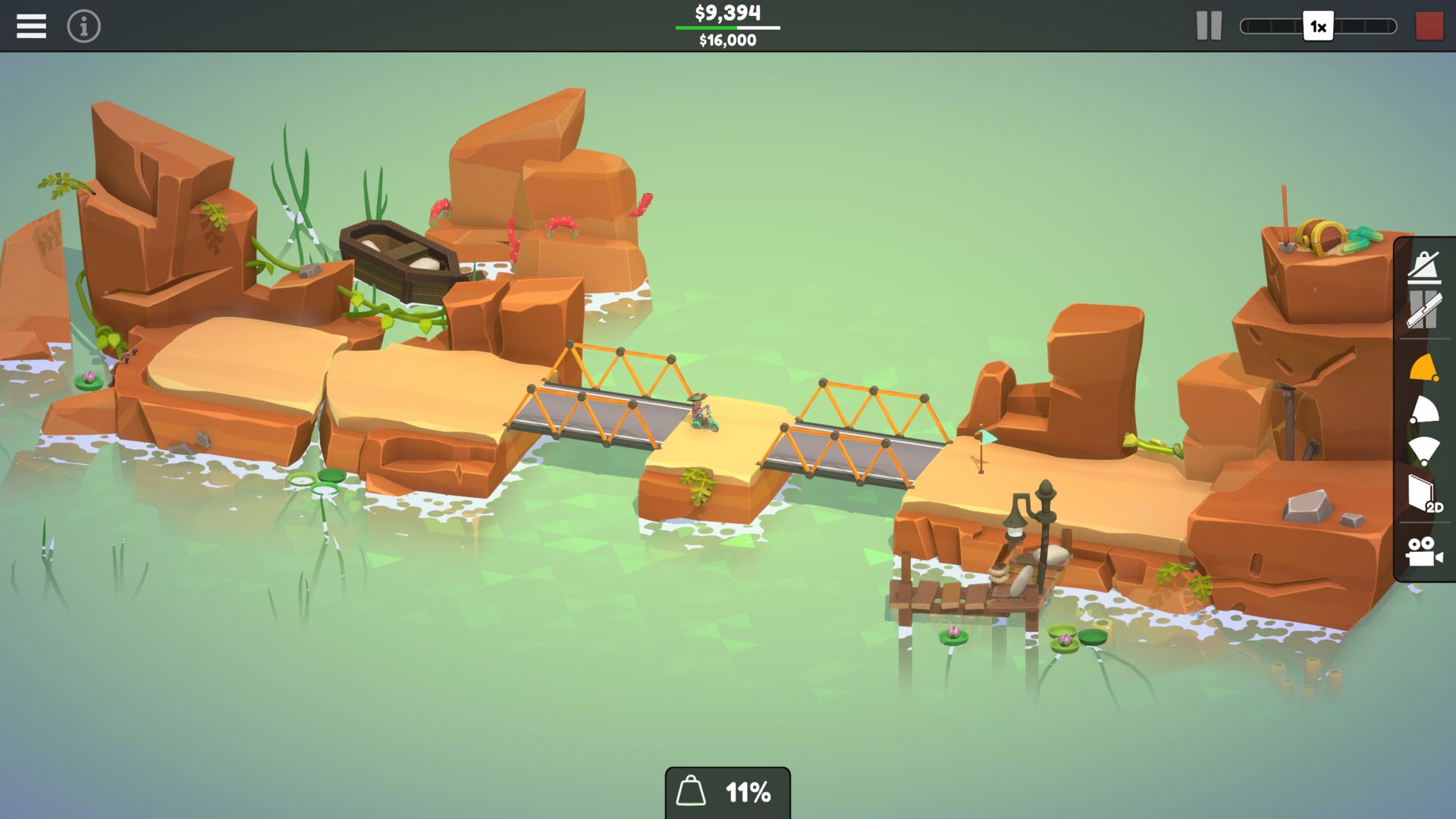The width and height of the screenshot is (1456, 819).
Task: Pause the bridge simulation
Action: tap(1209, 27)
